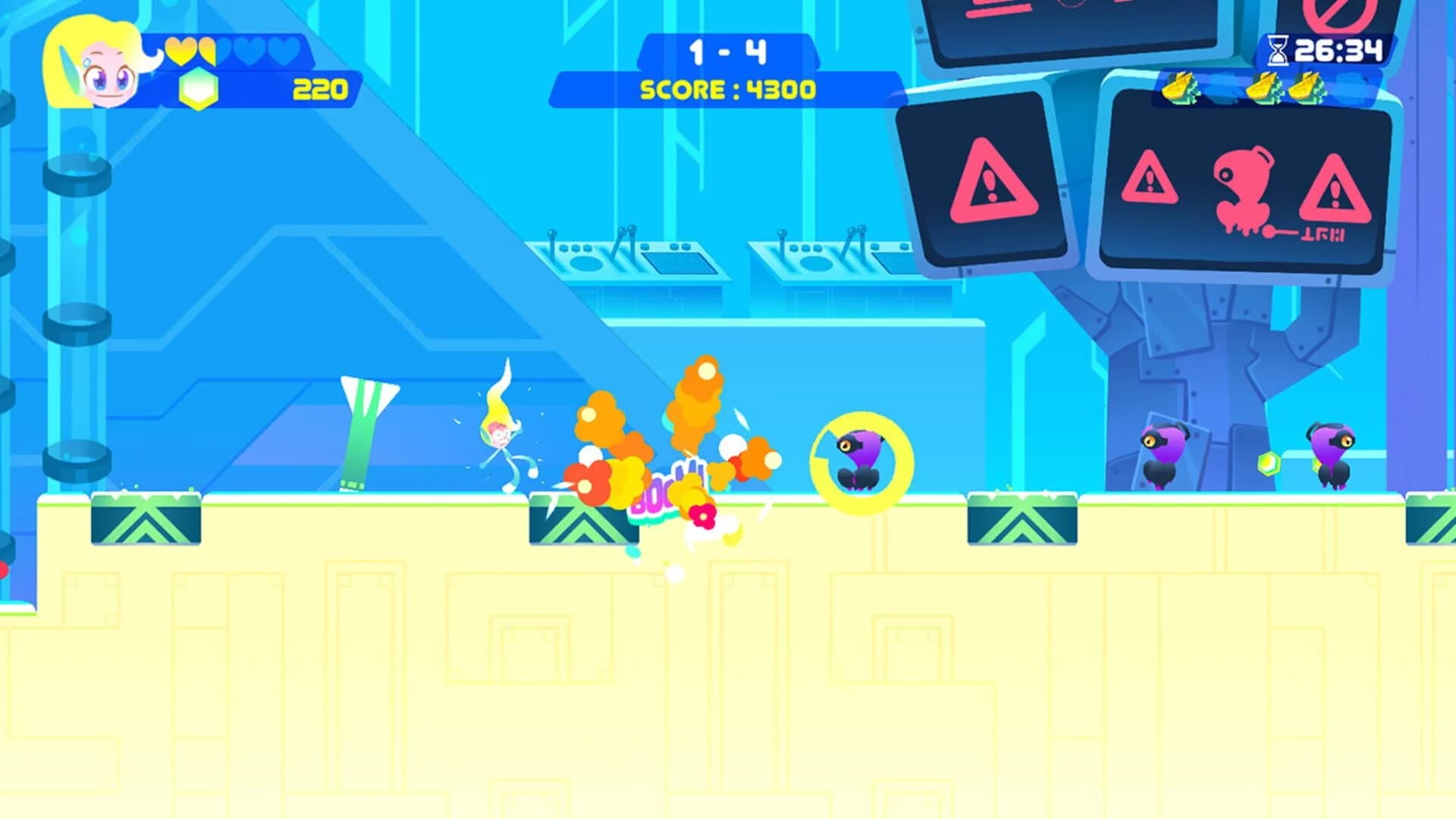The width and height of the screenshot is (1456, 819).
Task: Open the timer display reading 26:34
Action: (1342, 49)
